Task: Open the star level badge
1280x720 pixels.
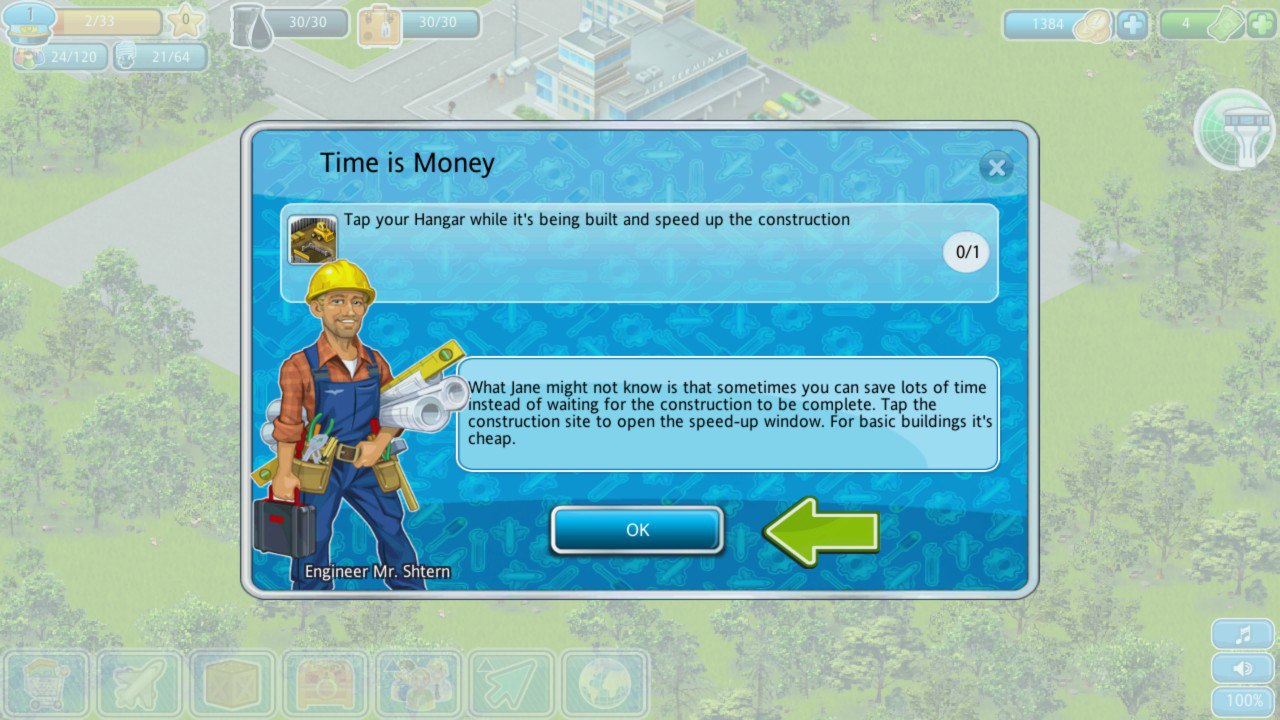Action: coord(185,21)
